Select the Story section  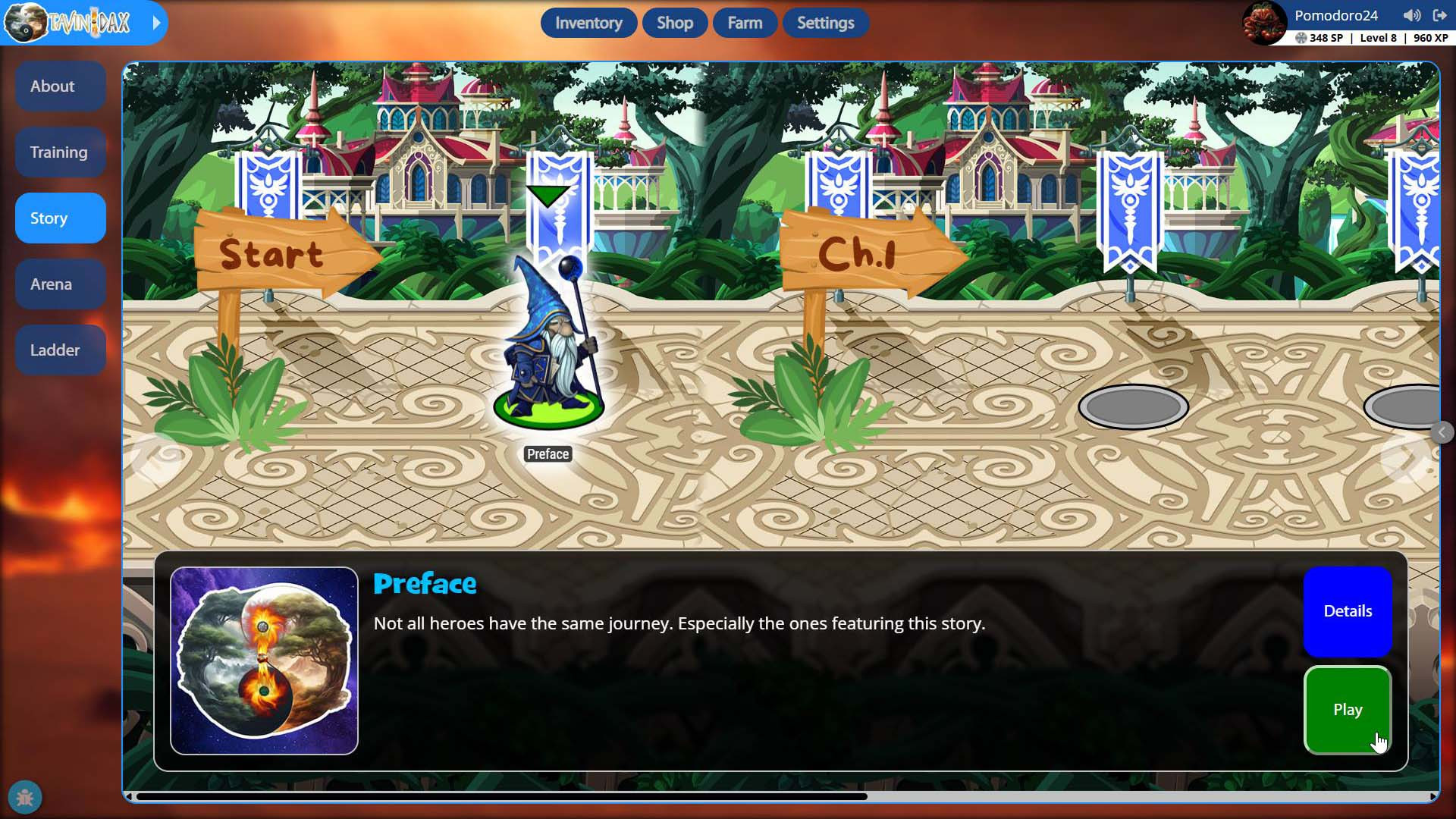[60, 218]
